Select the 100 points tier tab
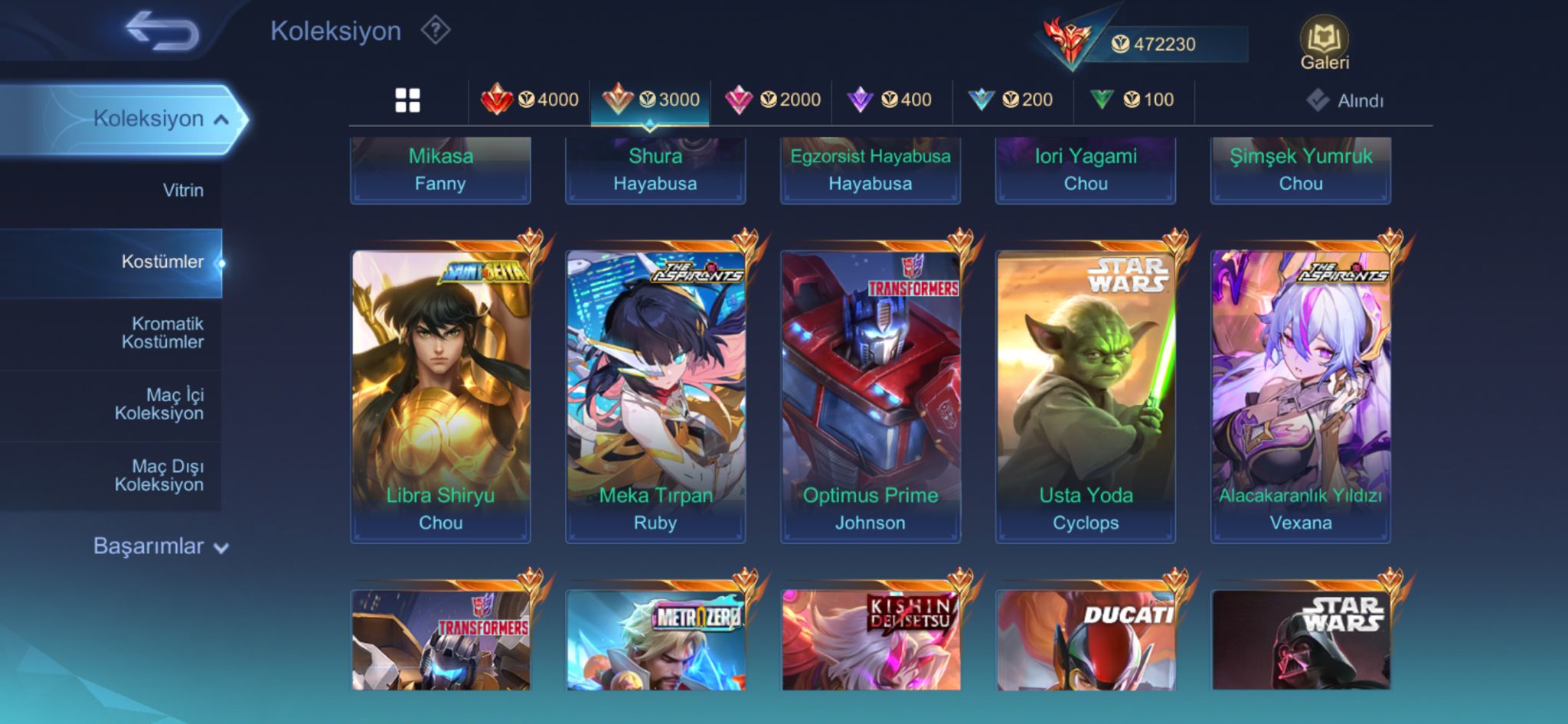The image size is (1568, 724). click(1132, 100)
